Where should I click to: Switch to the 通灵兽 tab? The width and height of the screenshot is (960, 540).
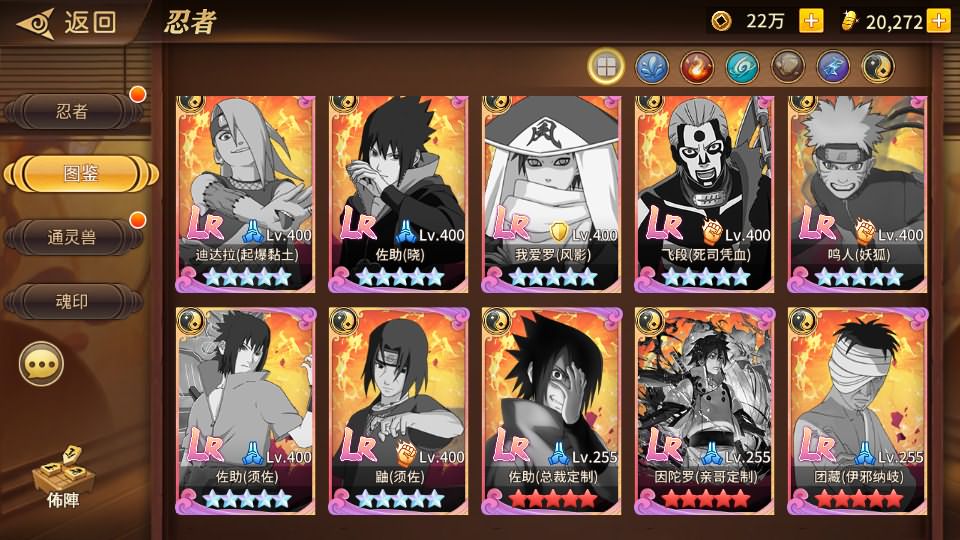click(x=72, y=237)
